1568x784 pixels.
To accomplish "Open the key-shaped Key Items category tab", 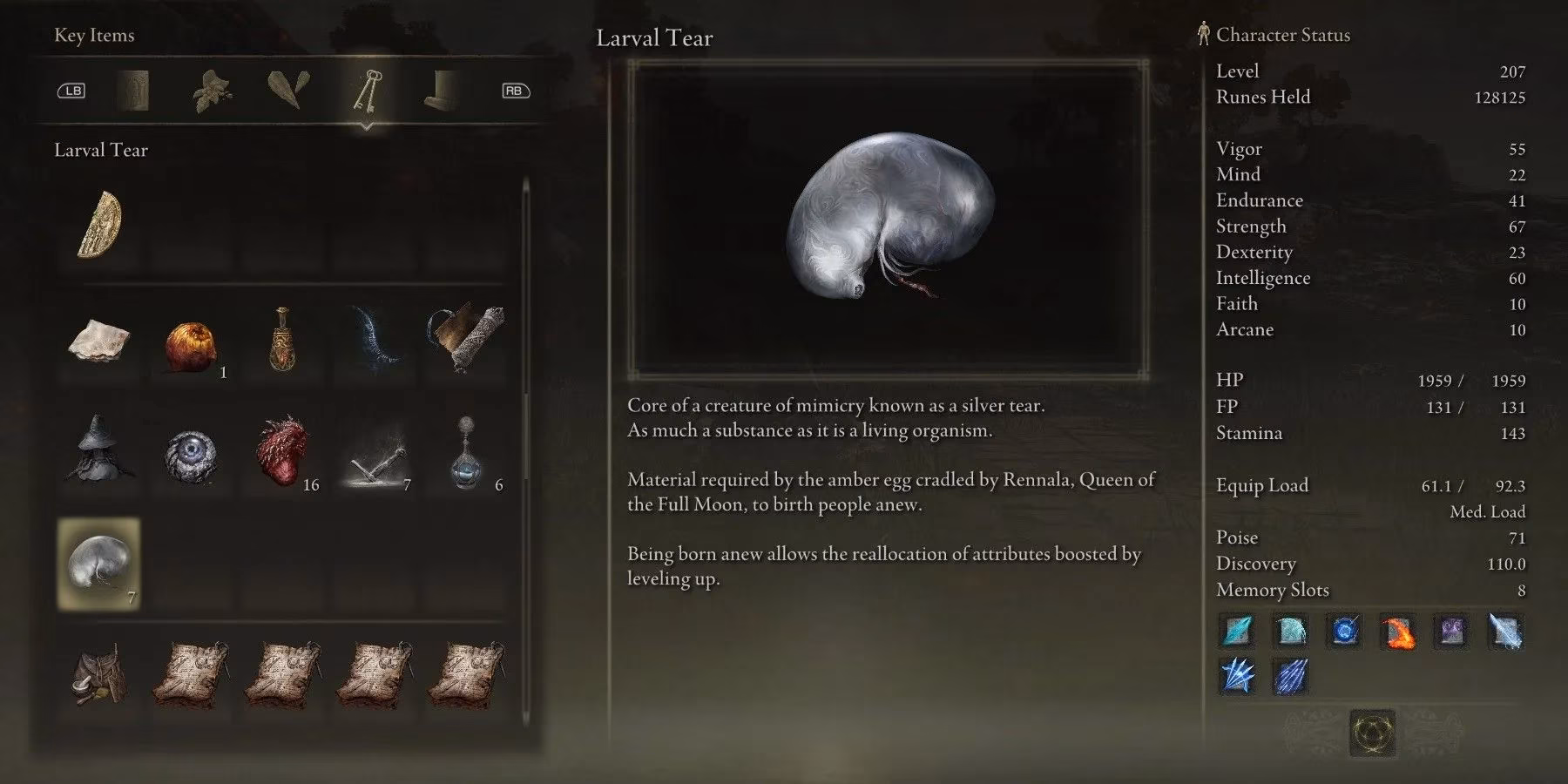I will (x=368, y=91).
